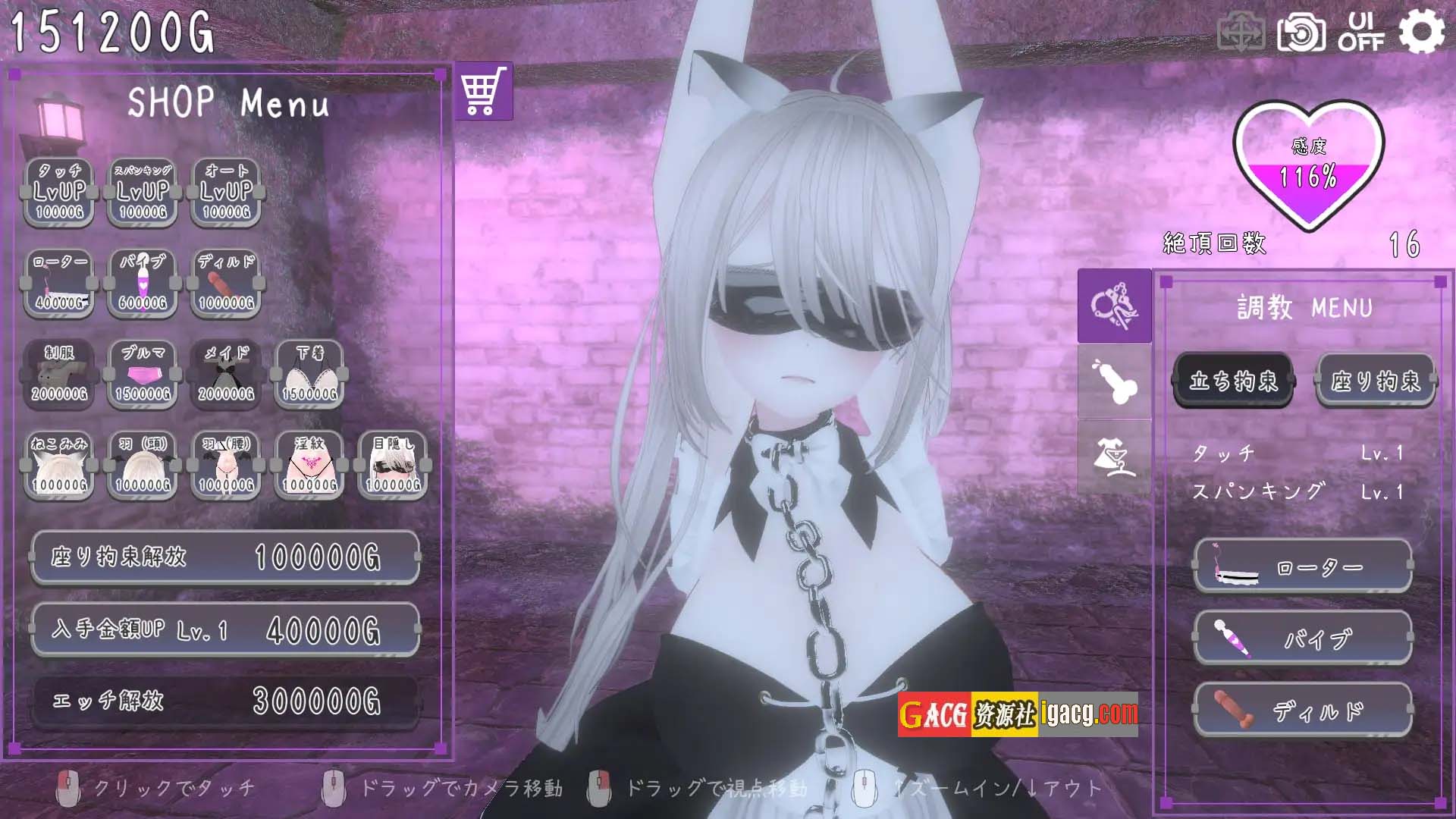Click the shopping cart icon

484,91
